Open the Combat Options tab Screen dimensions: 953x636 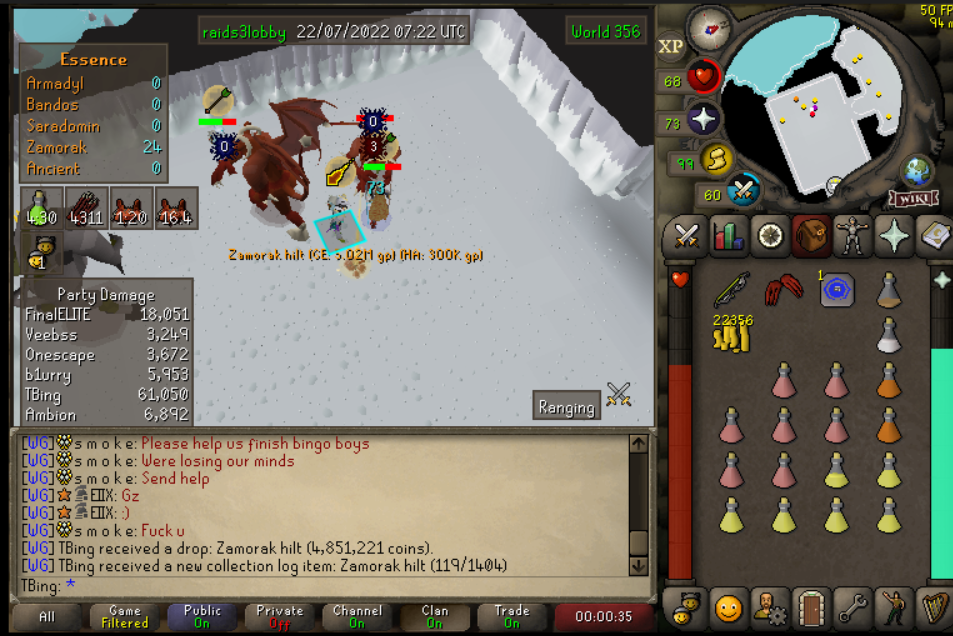[x=686, y=236]
